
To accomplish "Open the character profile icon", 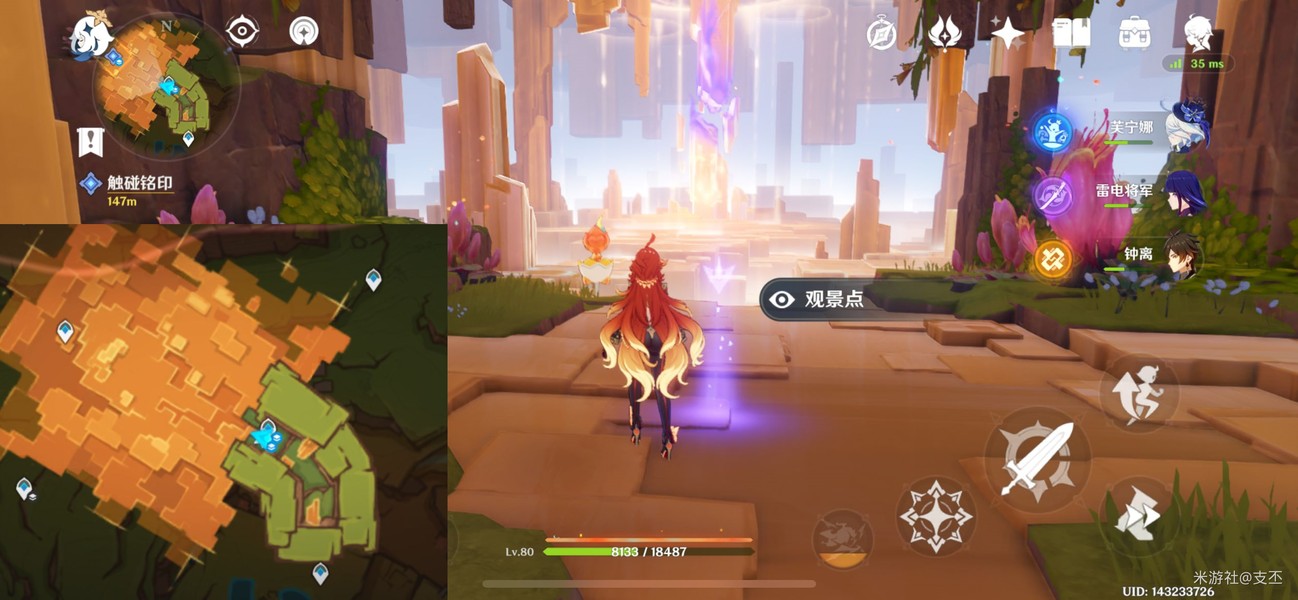I will tap(1199, 34).
